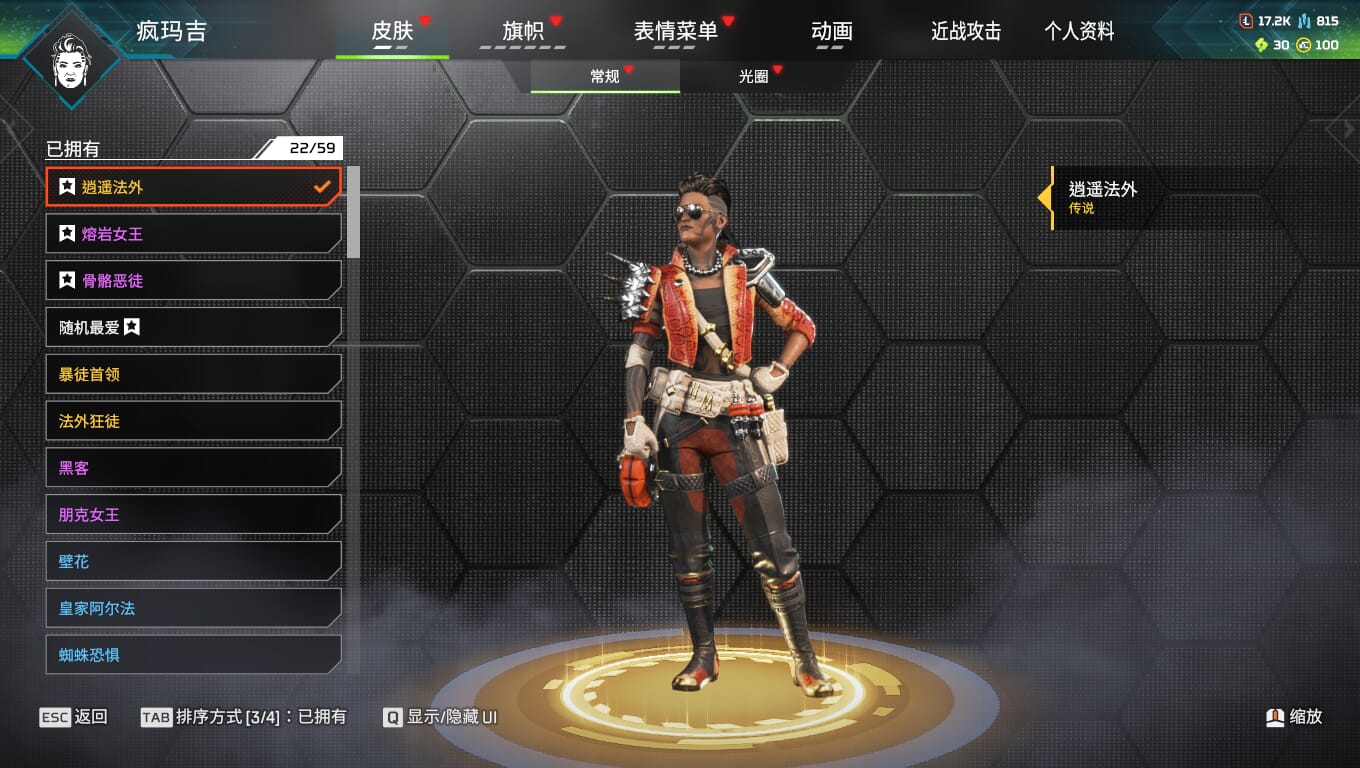
Task: Choose the 随机最爱 option
Action: click(x=193, y=327)
